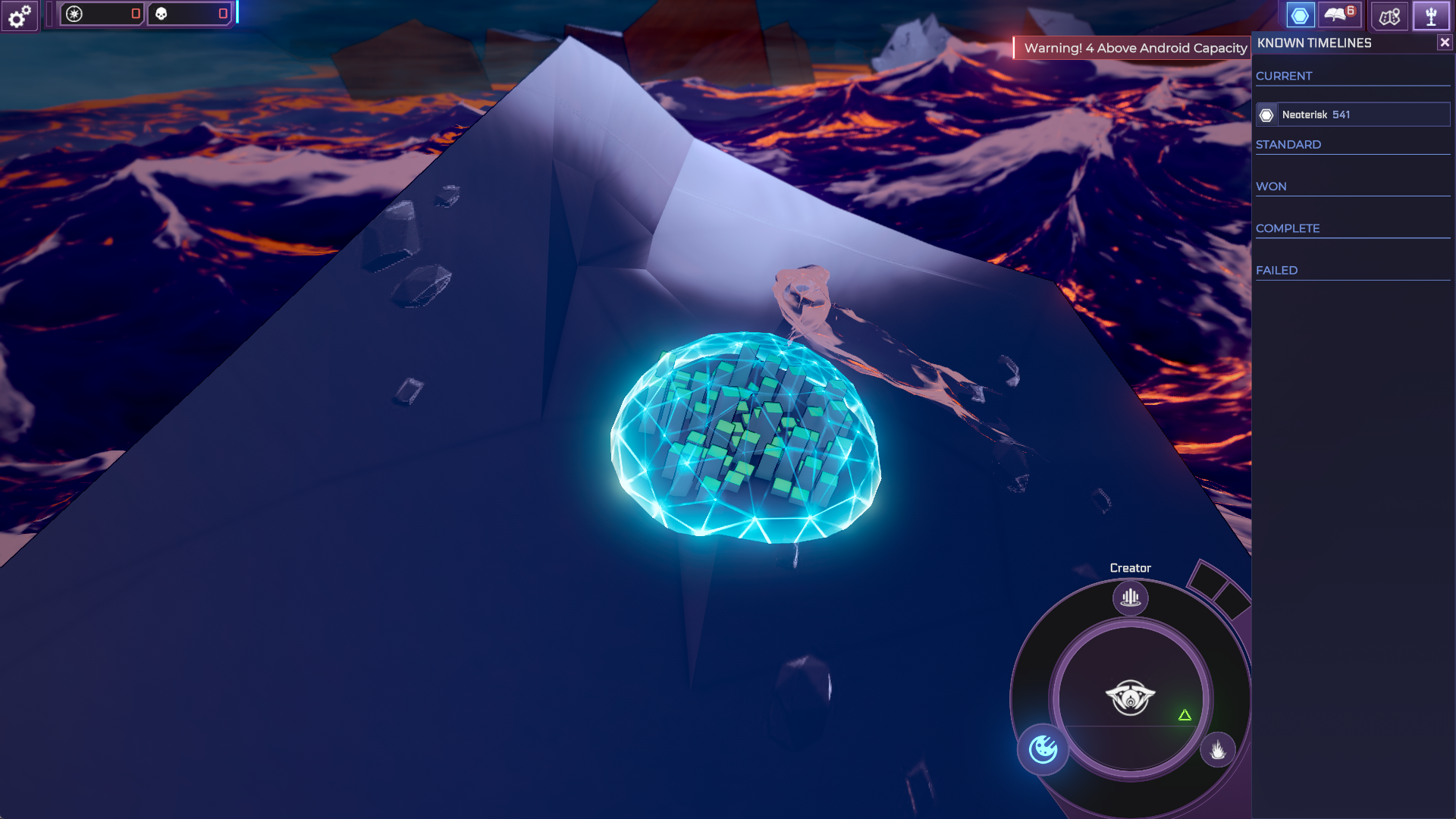Expand the Complete timelines section
Screen dimensions: 1456x819
[1288, 228]
